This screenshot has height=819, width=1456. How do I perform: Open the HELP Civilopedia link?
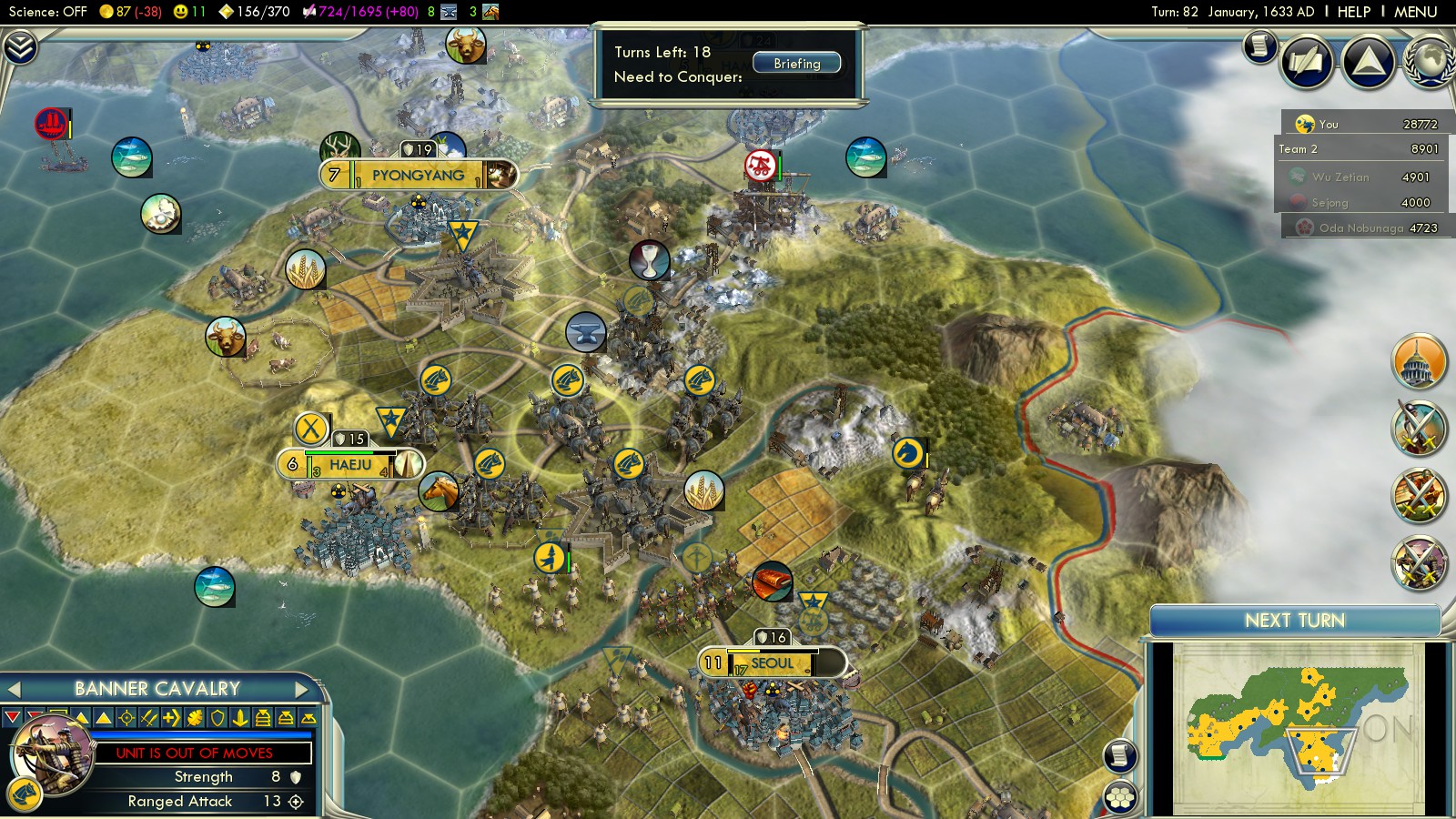(1353, 12)
